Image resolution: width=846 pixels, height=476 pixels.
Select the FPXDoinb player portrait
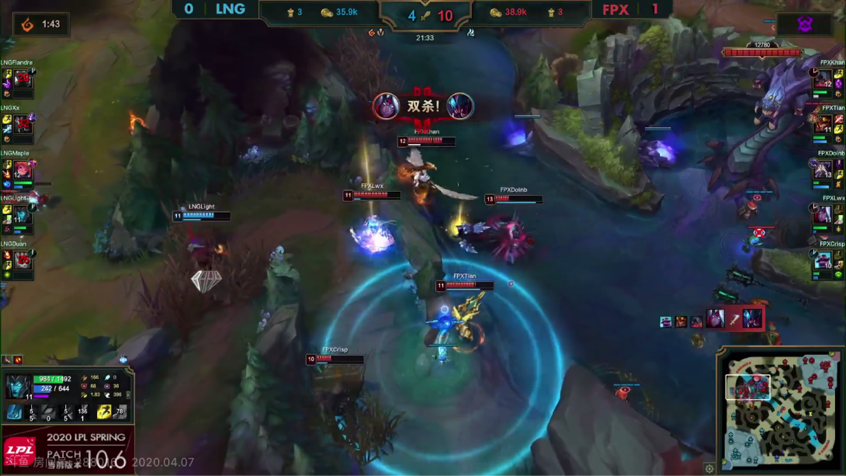click(823, 172)
